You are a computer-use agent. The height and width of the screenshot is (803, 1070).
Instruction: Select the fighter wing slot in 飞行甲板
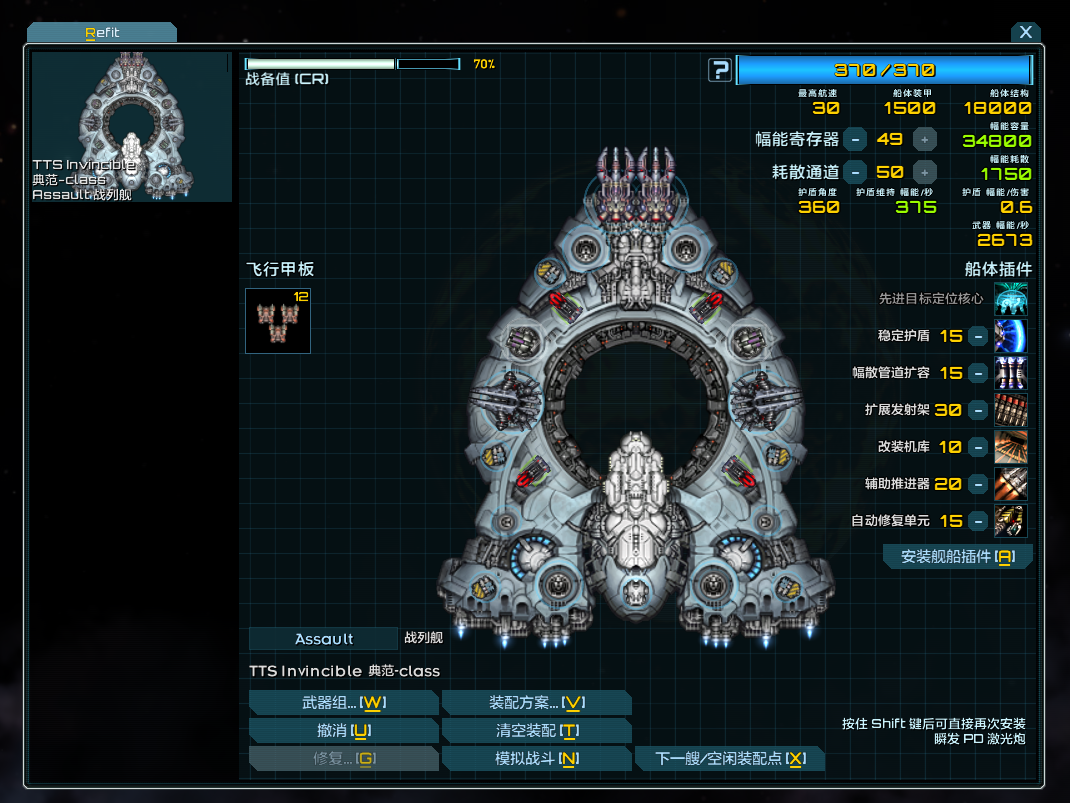pos(278,321)
